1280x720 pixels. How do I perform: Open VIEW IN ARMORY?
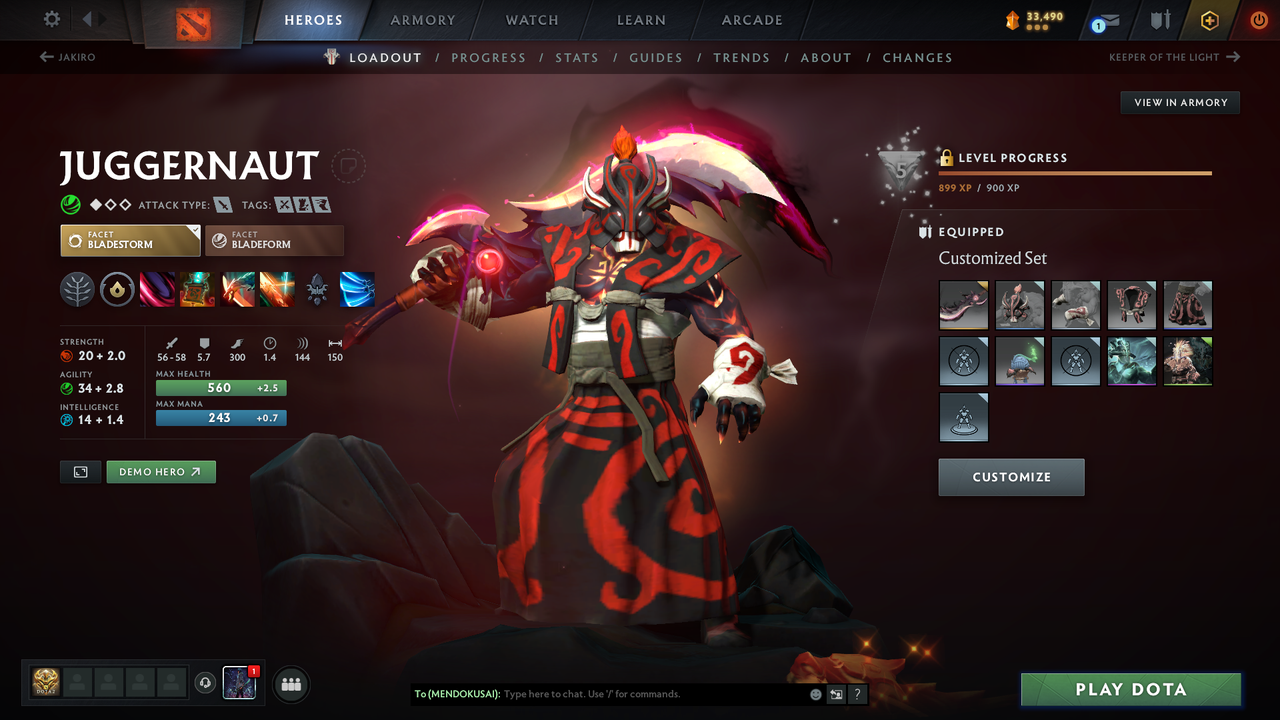[1179, 102]
